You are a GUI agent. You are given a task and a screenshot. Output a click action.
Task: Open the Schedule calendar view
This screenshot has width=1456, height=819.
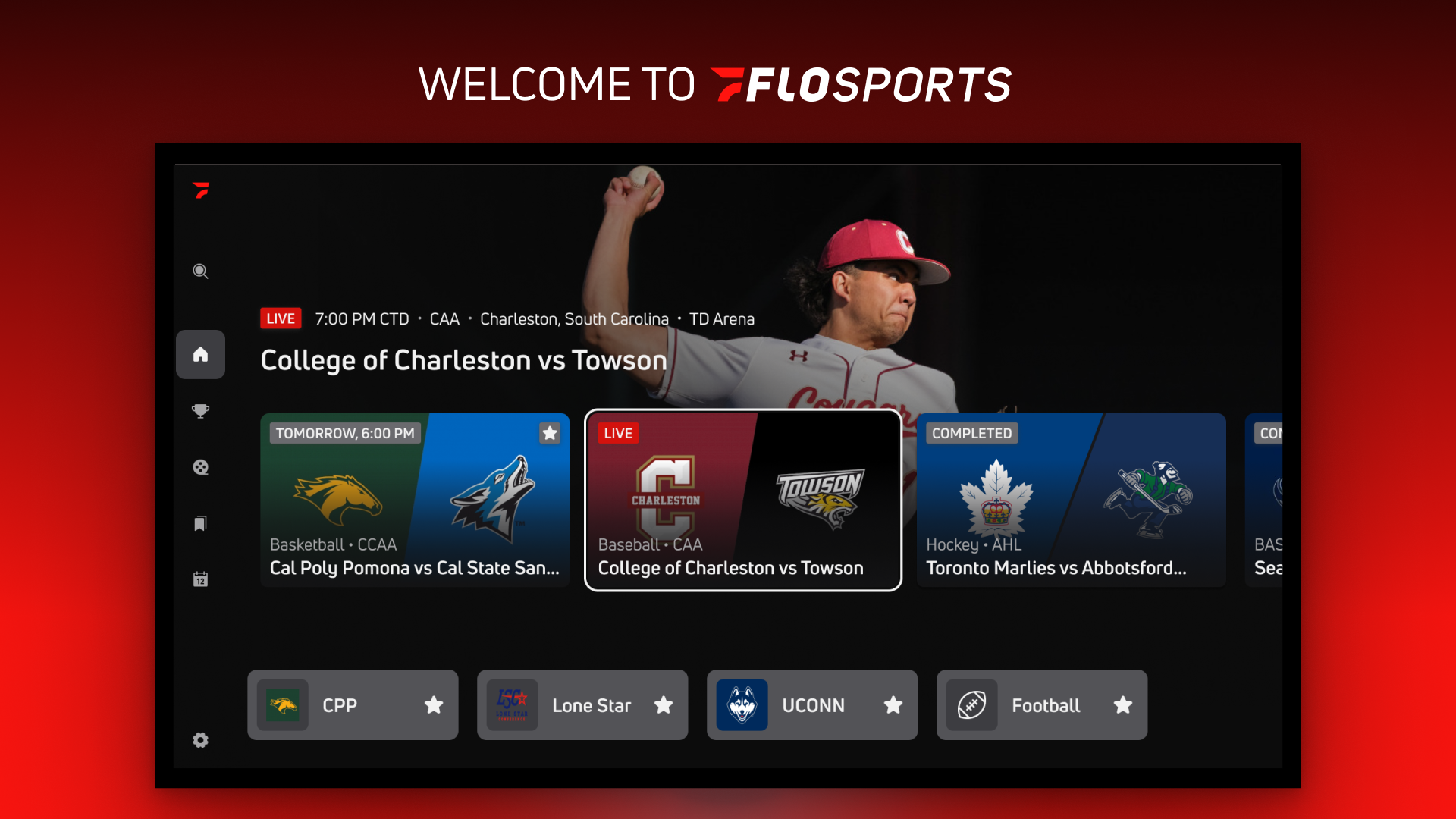click(x=200, y=579)
